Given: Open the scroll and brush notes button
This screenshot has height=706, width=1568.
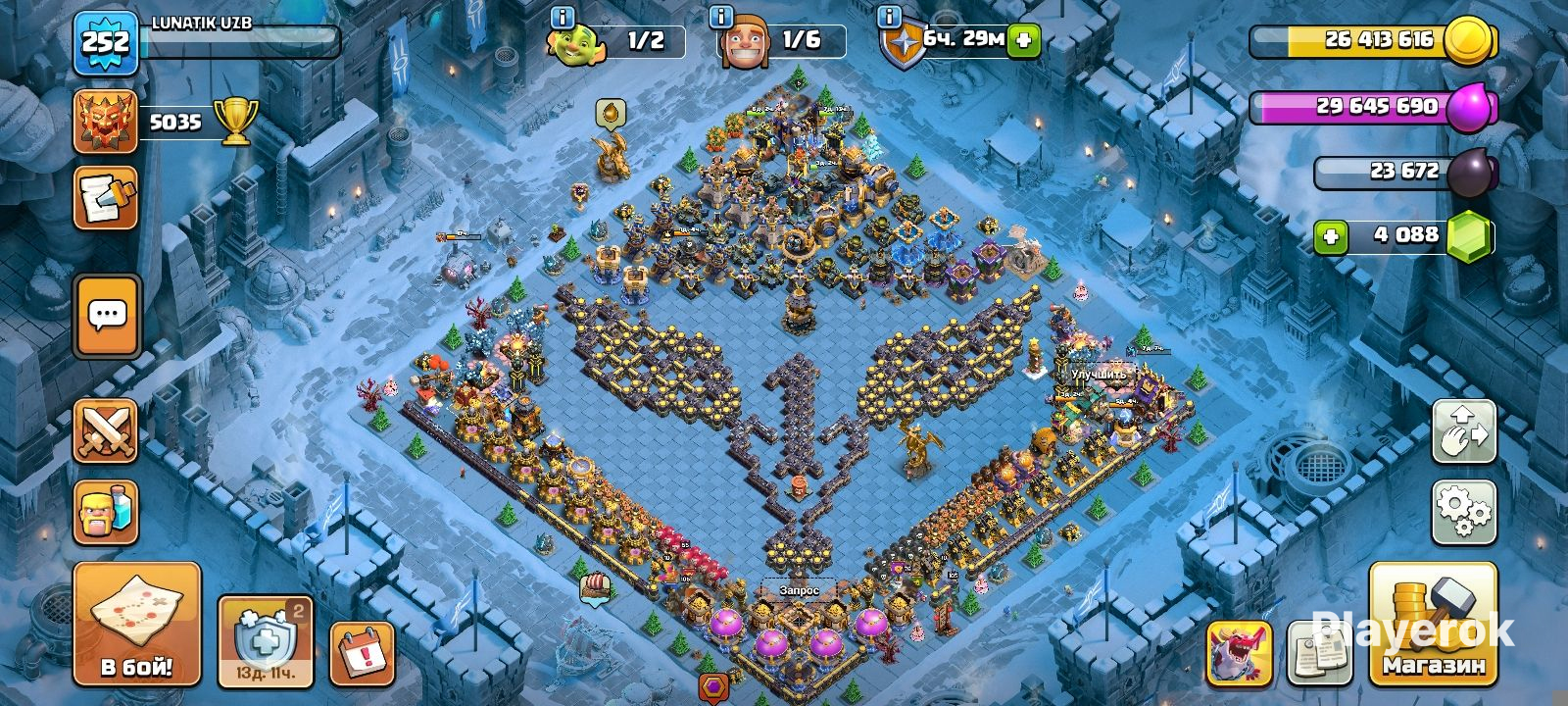Looking at the screenshot, I should [x=105, y=198].
